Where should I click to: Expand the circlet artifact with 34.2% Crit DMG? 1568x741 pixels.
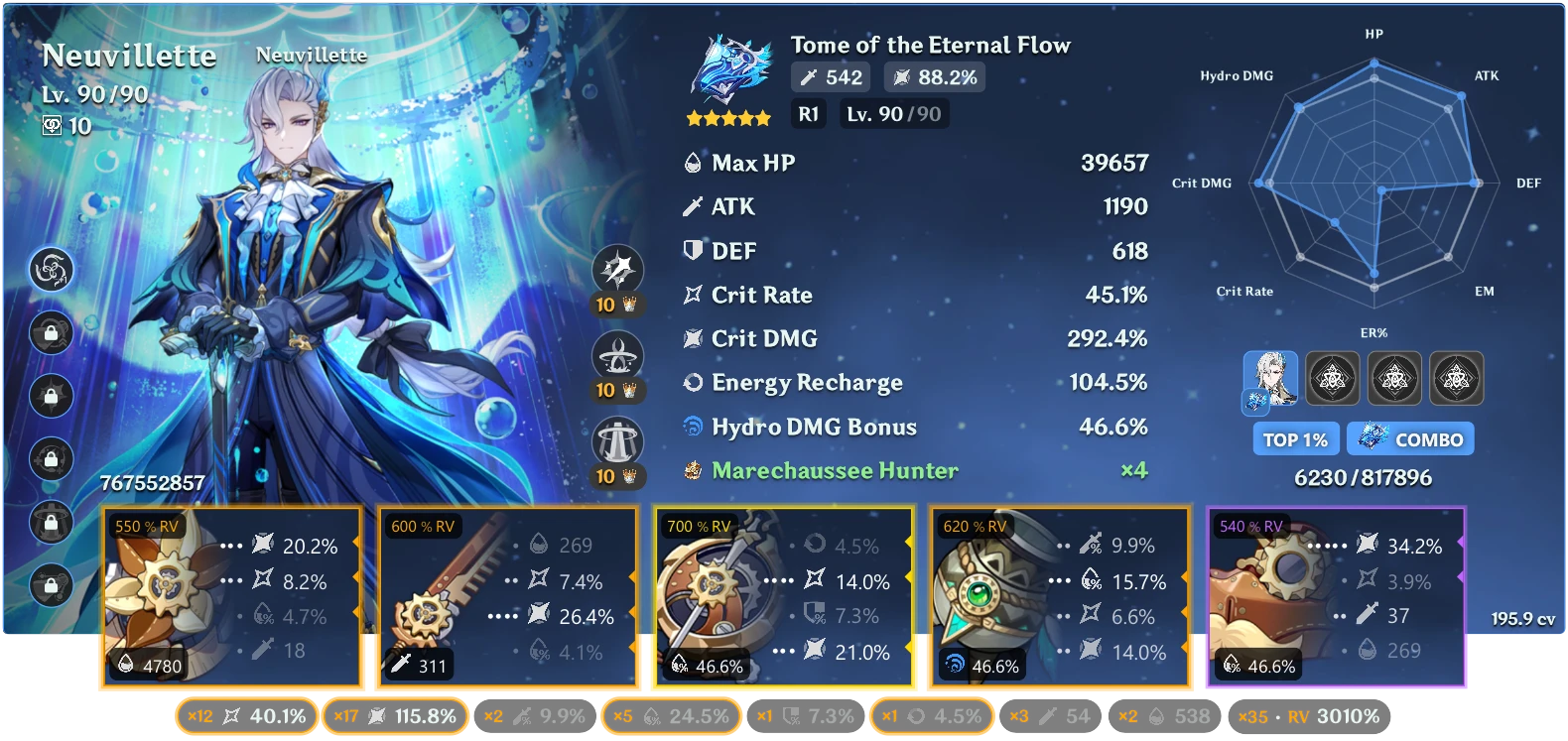(1335, 595)
